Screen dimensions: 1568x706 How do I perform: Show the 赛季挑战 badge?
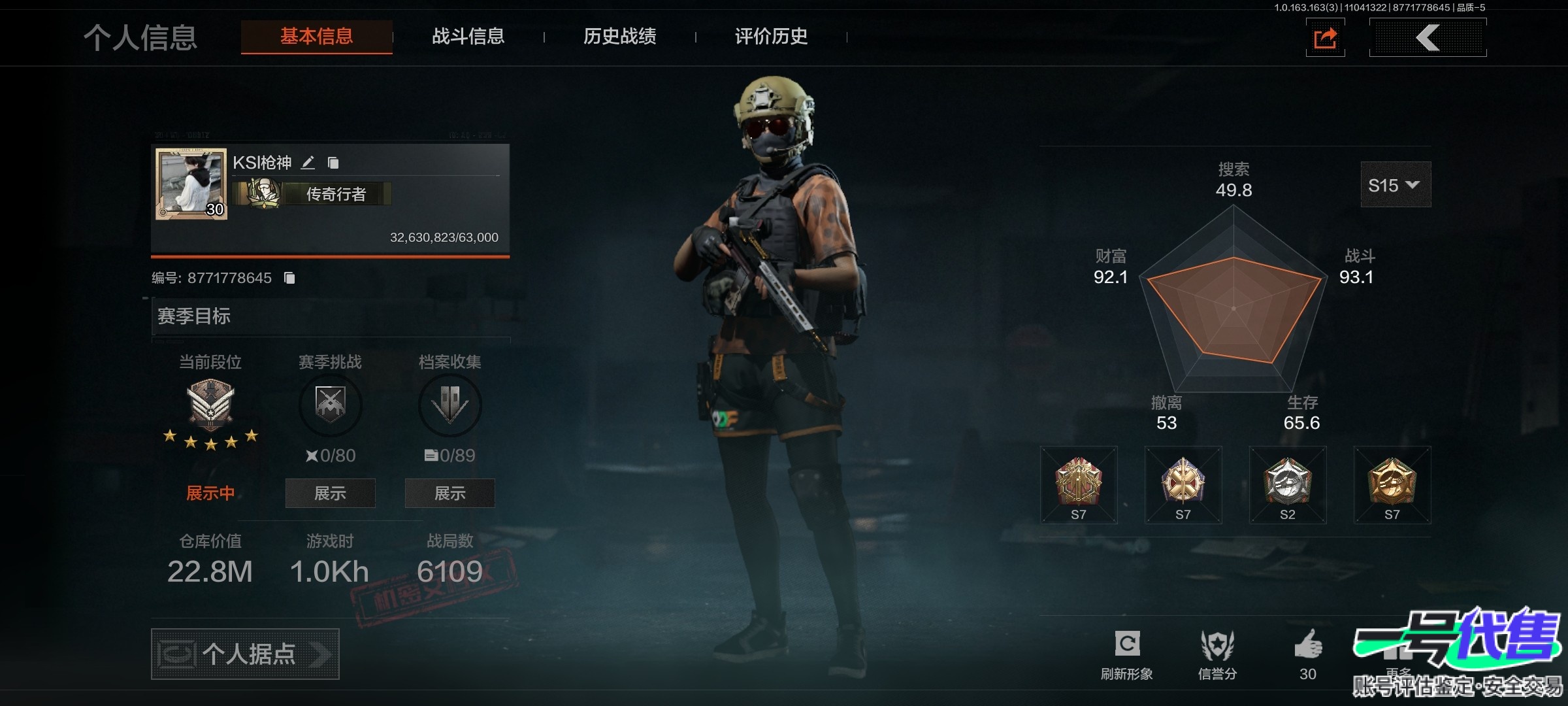click(x=330, y=493)
